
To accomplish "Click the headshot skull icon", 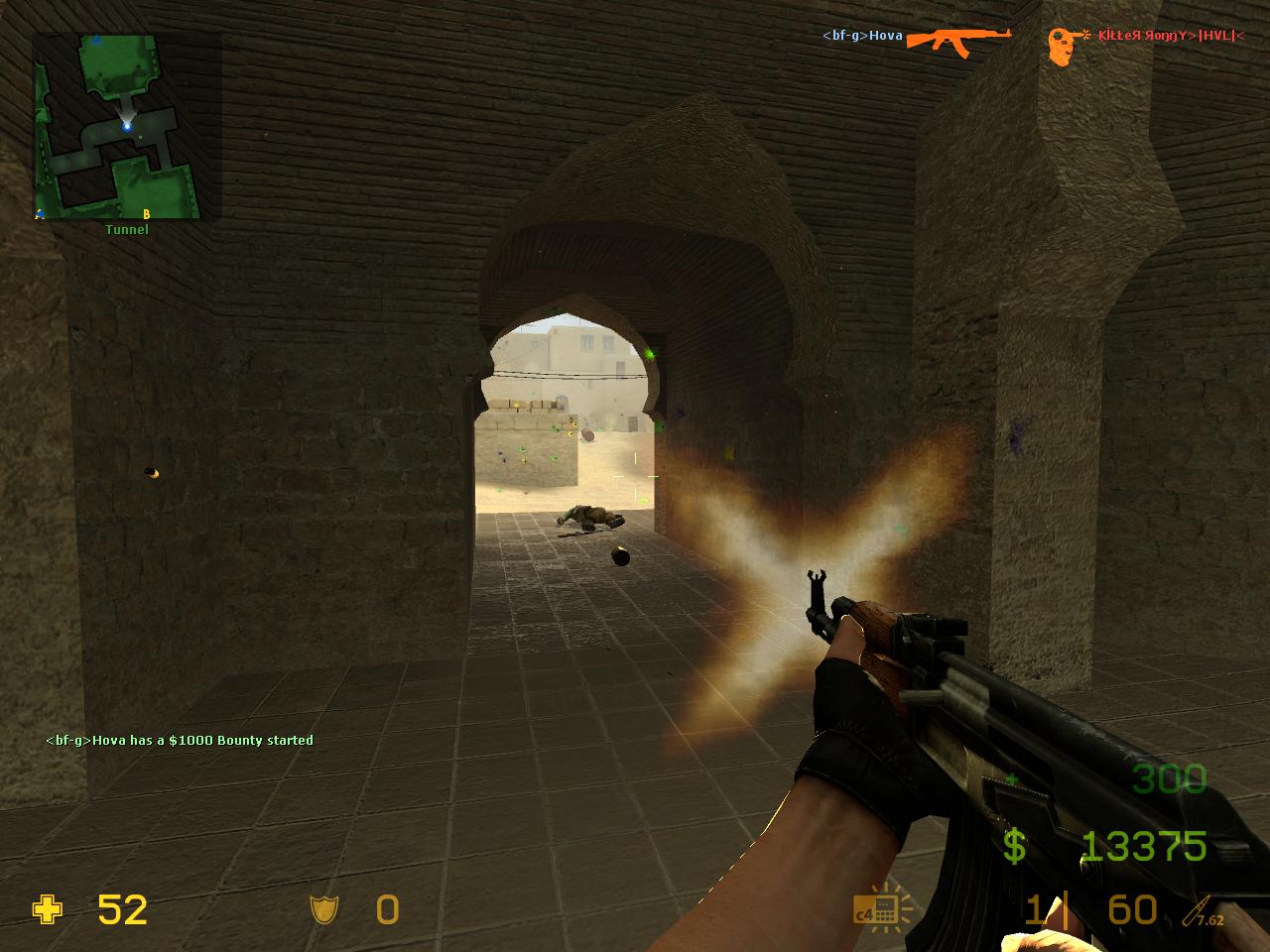I will click(x=1064, y=46).
